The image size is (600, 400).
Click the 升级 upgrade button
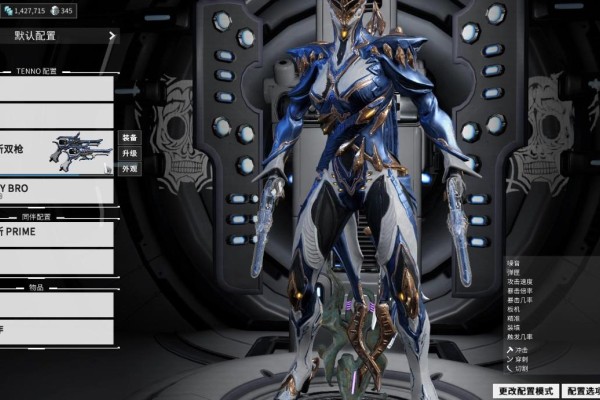tap(129, 153)
